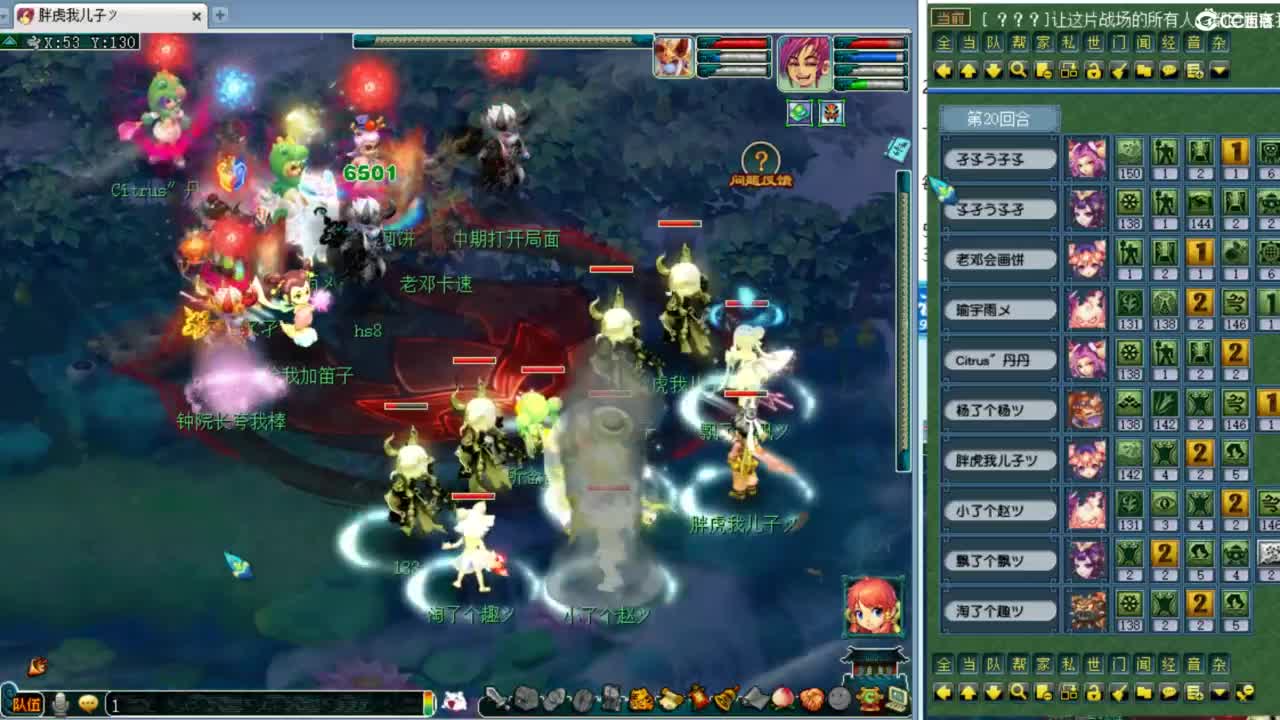Click the 胖虎我儿子ツ name button in the battle list
The width and height of the screenshot is (1280, 720).
coord(999,460)
